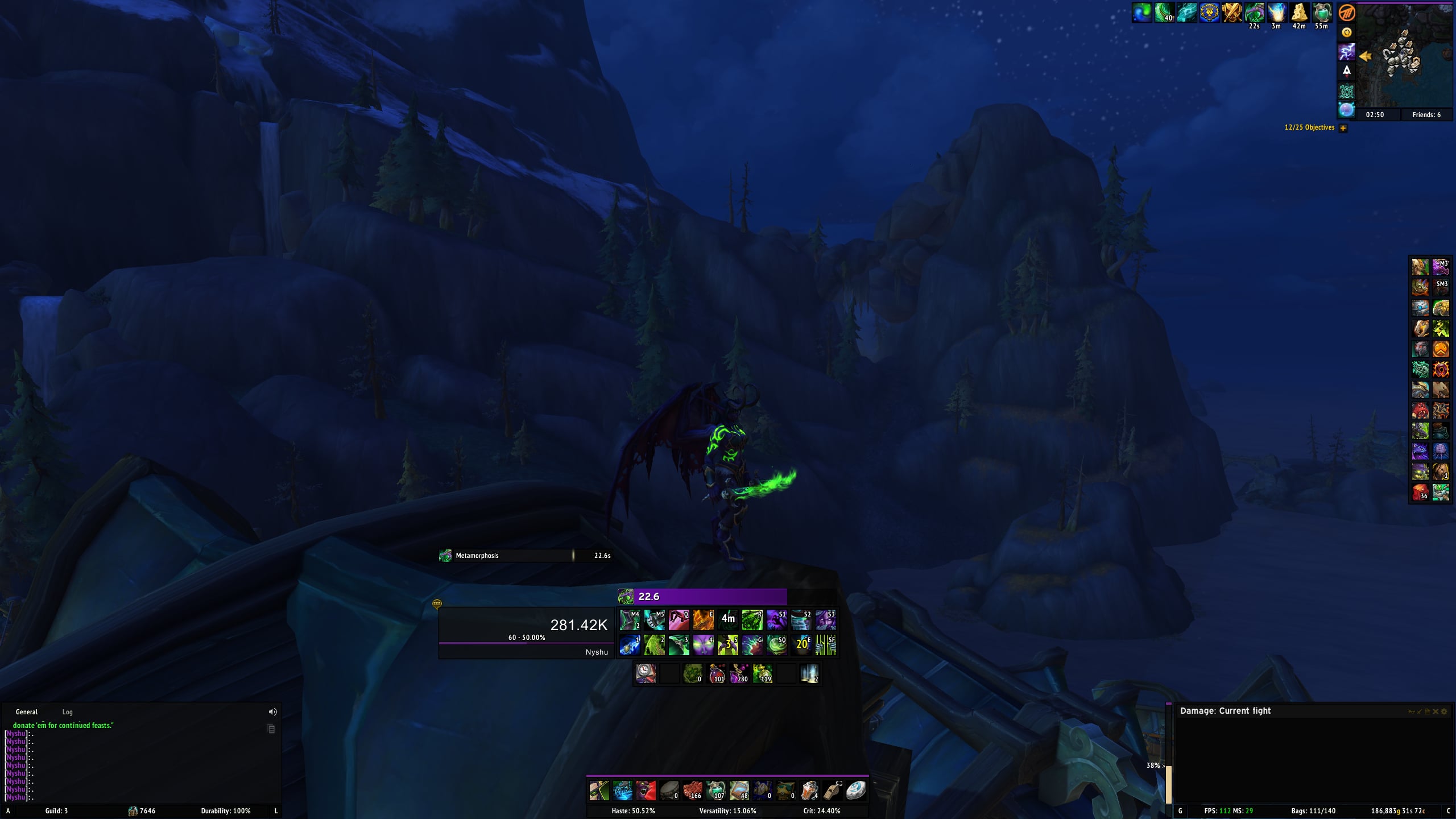
Task: Open the Friends: 6 list panel
Action: pyautogui.click(x=1426, y=115)
